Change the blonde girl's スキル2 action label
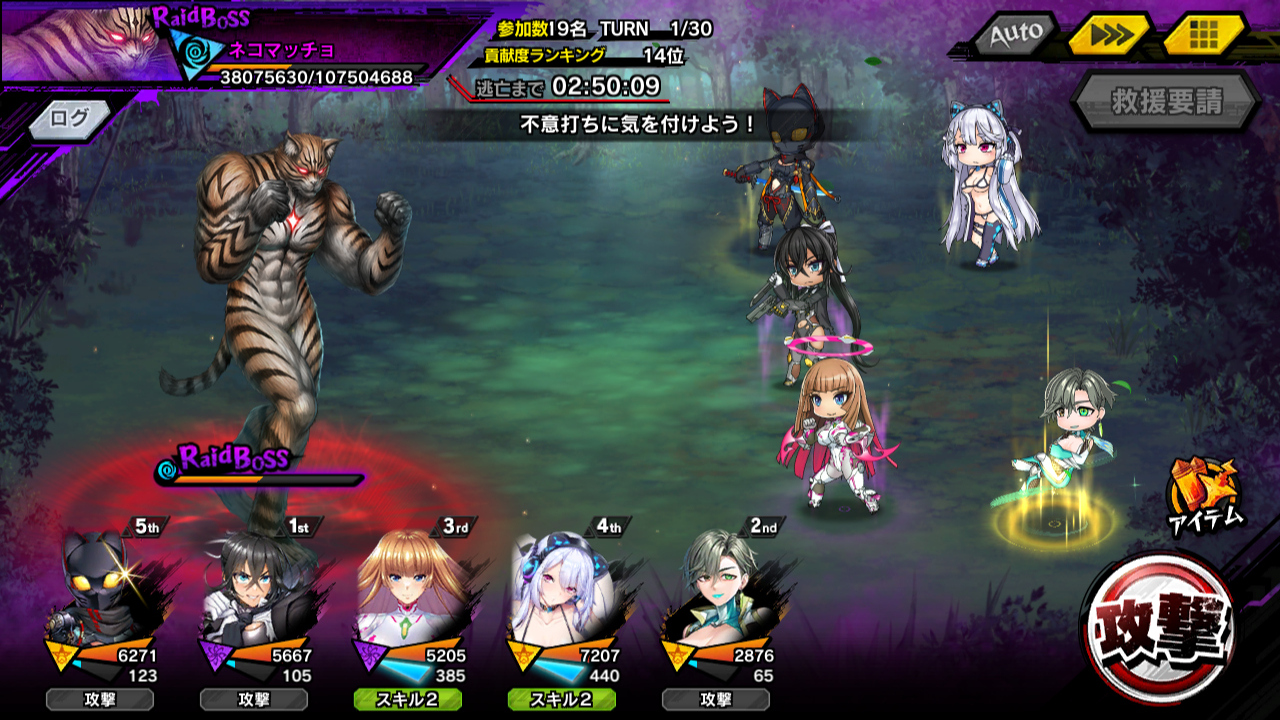1280x720 pixels. tap(406, 699)
